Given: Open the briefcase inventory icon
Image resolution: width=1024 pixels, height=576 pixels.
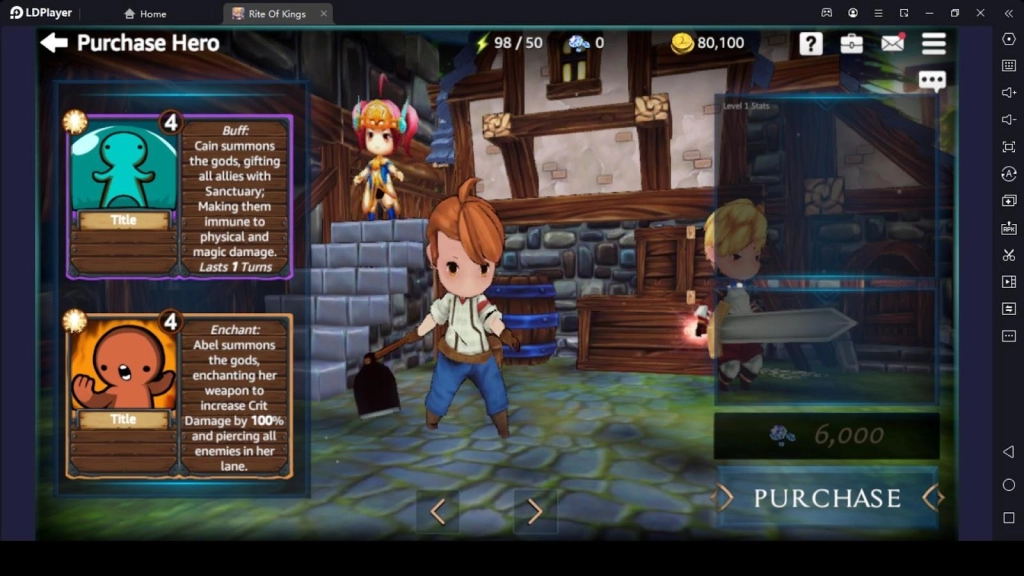Looking at the screenshot, I should 851,43.
